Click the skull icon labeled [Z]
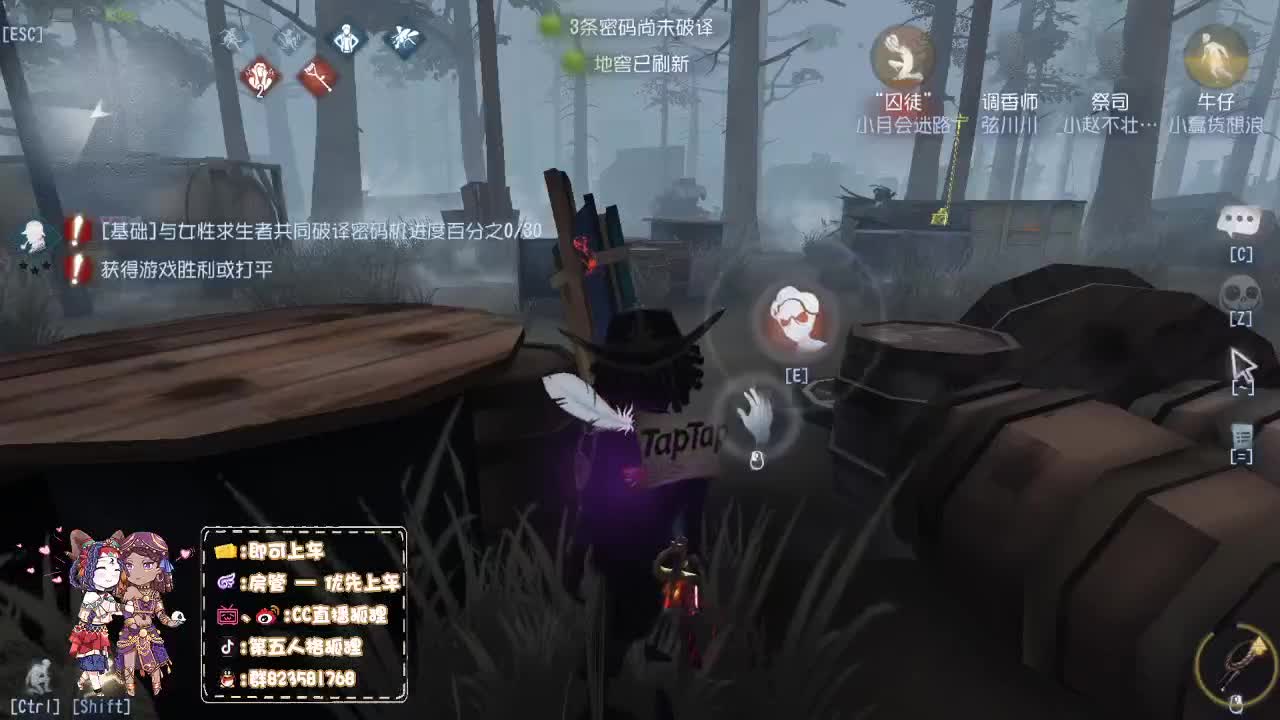The width and height of the screenshot is (1280, 720). pyautogui.click(x=1243, y=293)
